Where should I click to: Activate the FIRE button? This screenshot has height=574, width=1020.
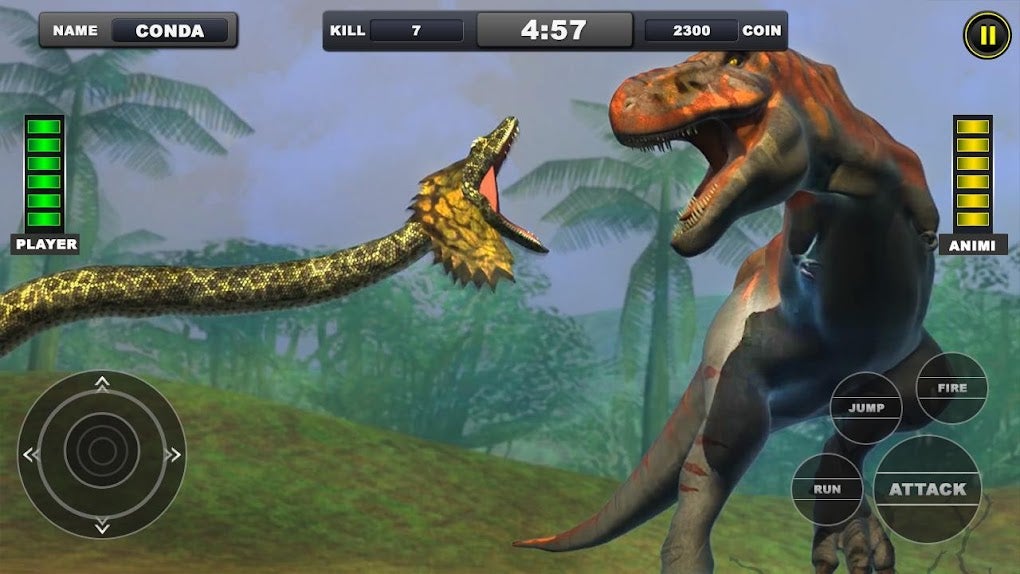click(x=952, y=388)
